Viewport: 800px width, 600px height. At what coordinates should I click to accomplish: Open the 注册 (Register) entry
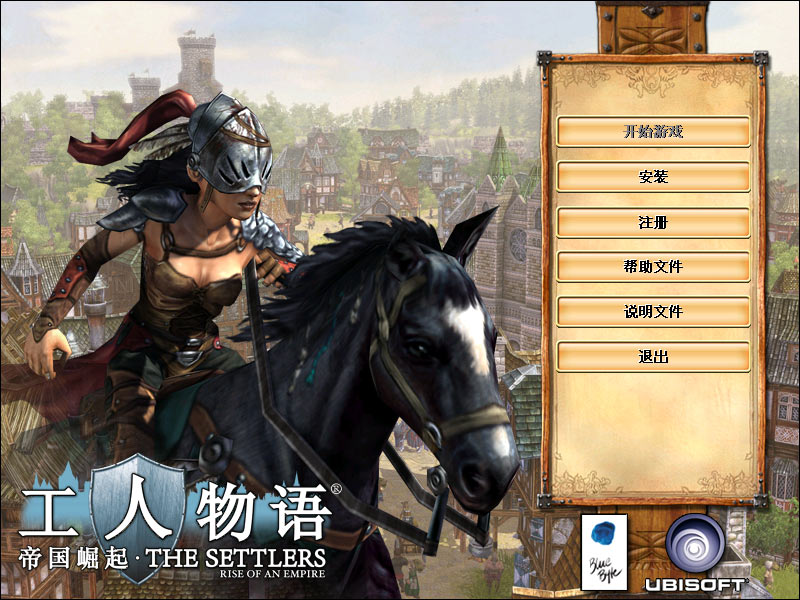653,222
